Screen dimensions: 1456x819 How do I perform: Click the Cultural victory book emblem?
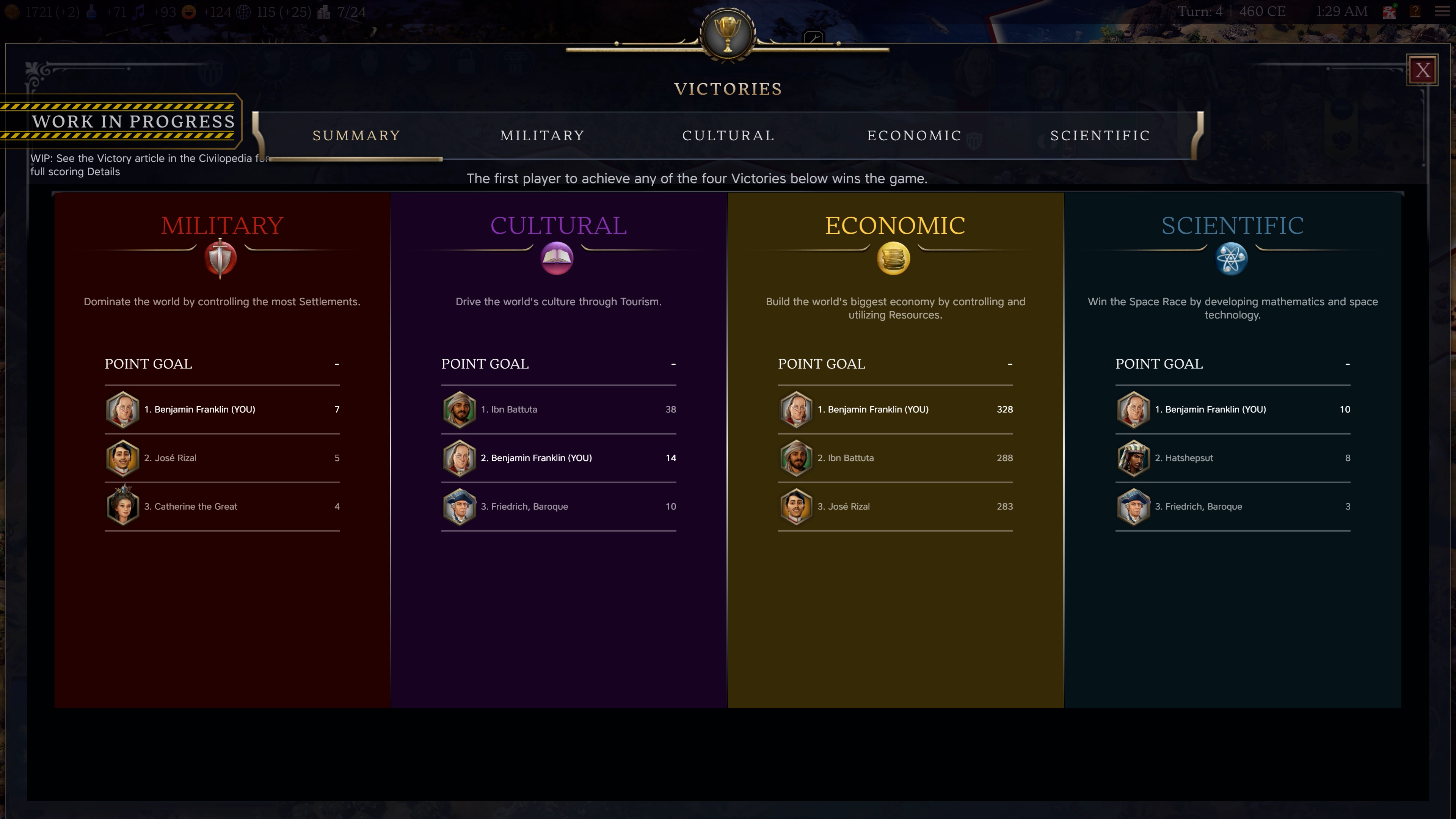click(557, 258)
